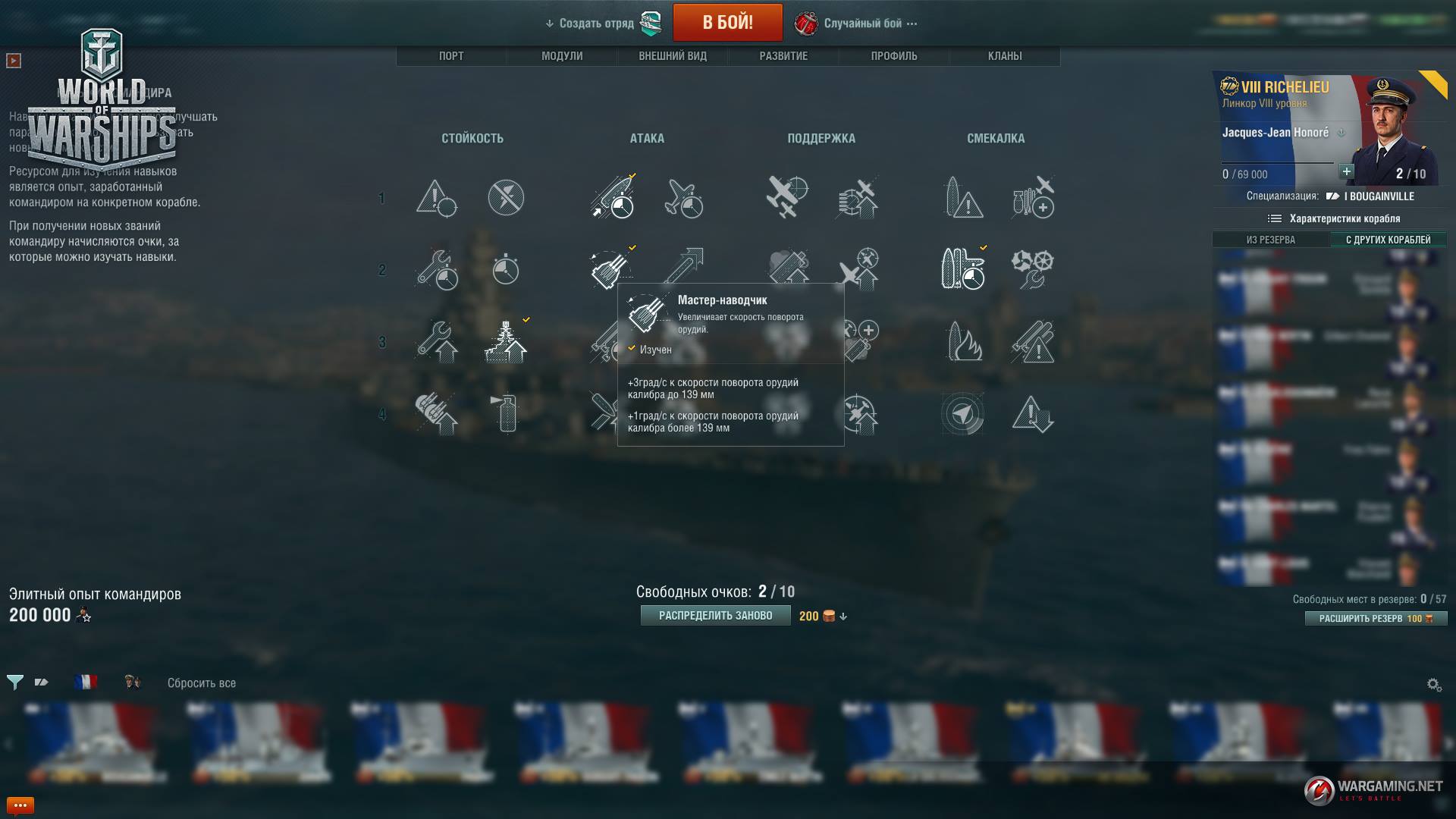Open the carousel gear settings icon
1456x819 pixels.
[x=1434, y=685]
